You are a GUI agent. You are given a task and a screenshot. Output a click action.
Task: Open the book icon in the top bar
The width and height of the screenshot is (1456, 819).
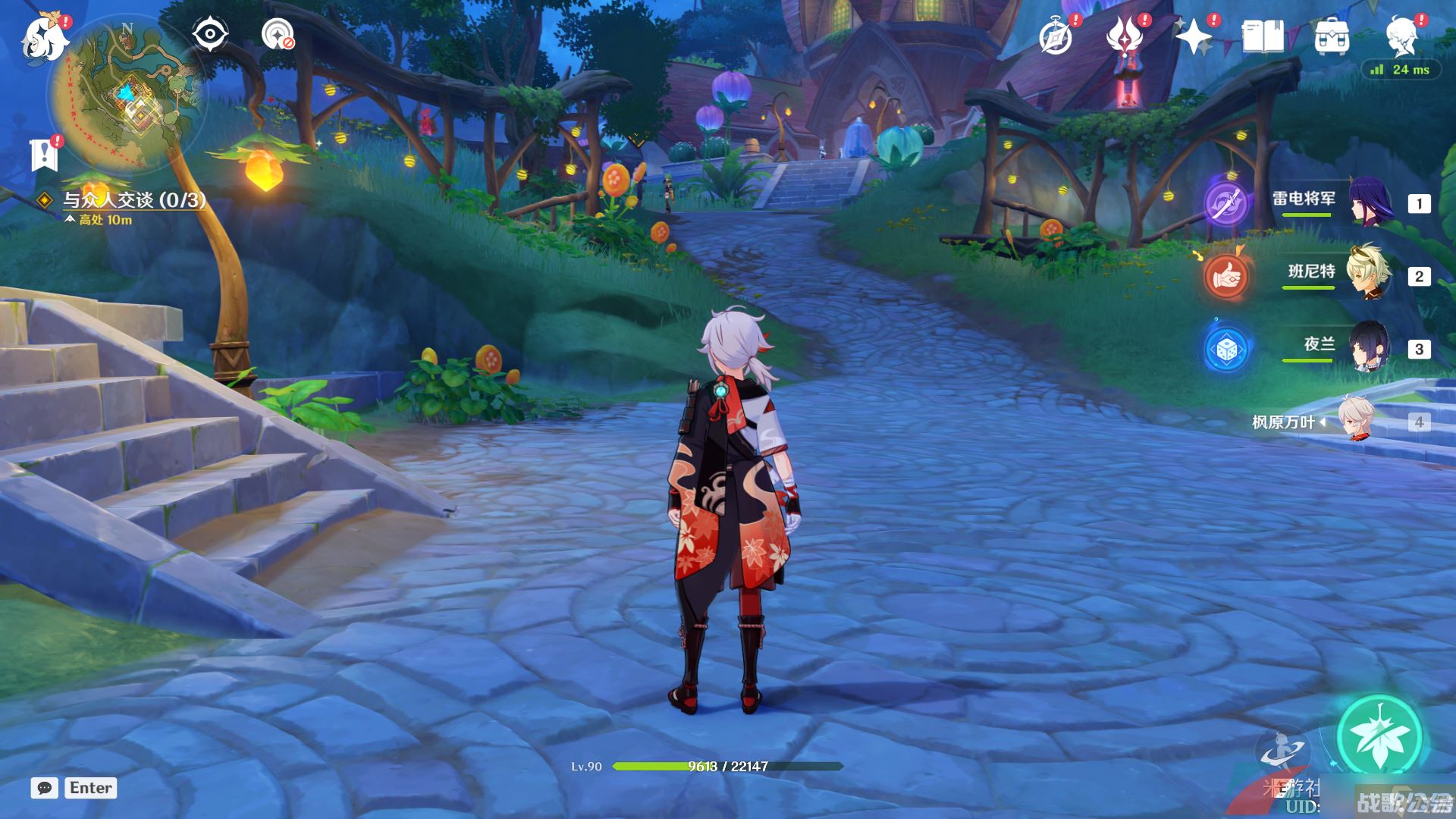click(1263, 36)
